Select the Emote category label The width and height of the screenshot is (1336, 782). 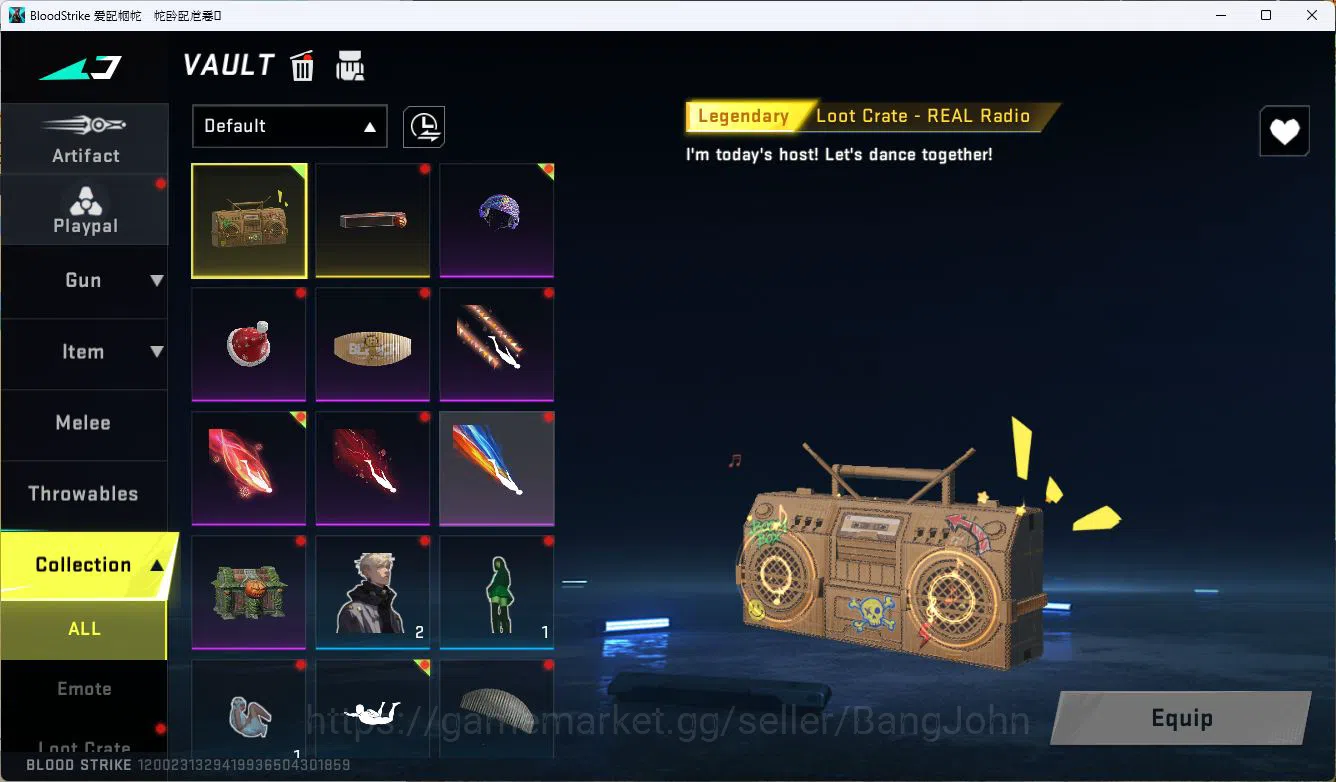85,689
